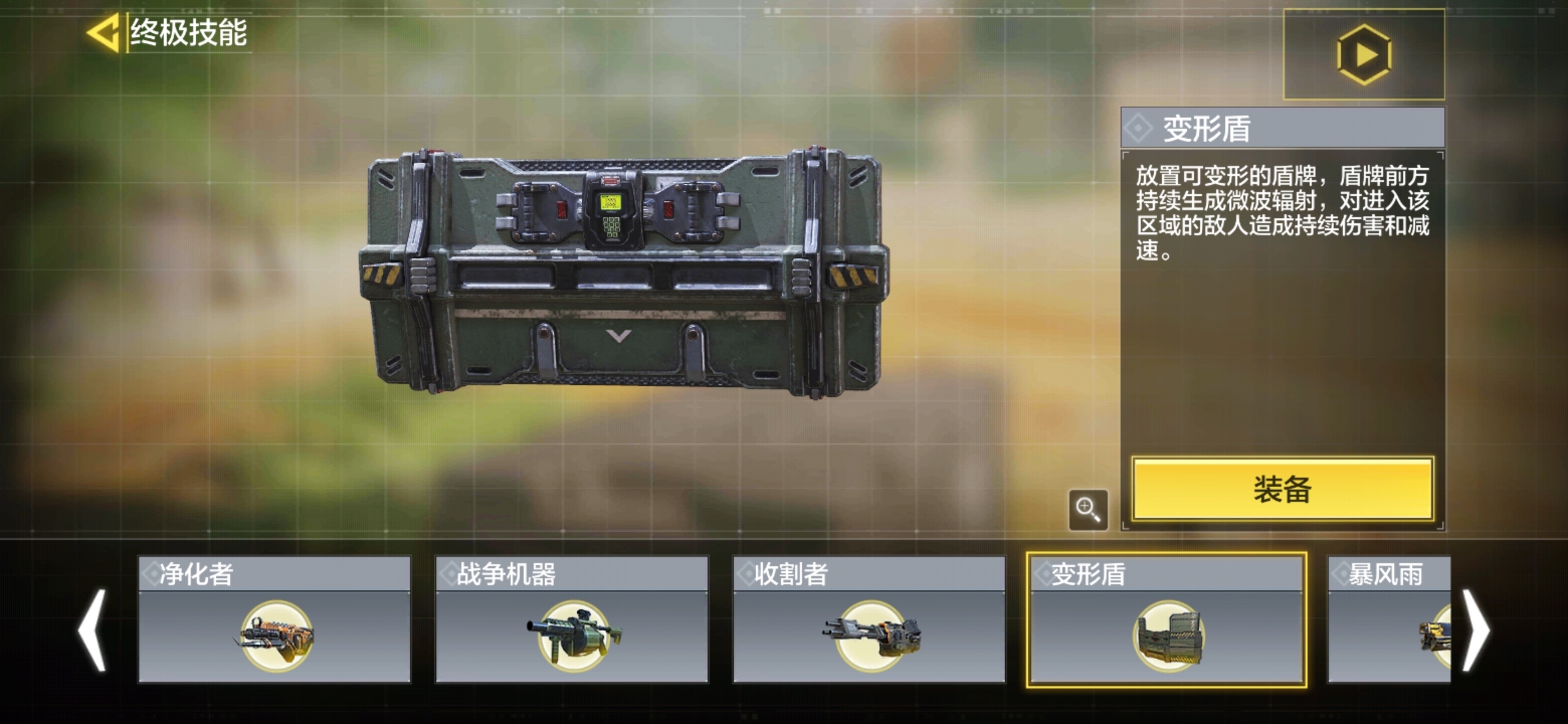Select the highlighted 变形盾 skill card
Viewport: 1568px width, 724px height.
point(1167,619)
